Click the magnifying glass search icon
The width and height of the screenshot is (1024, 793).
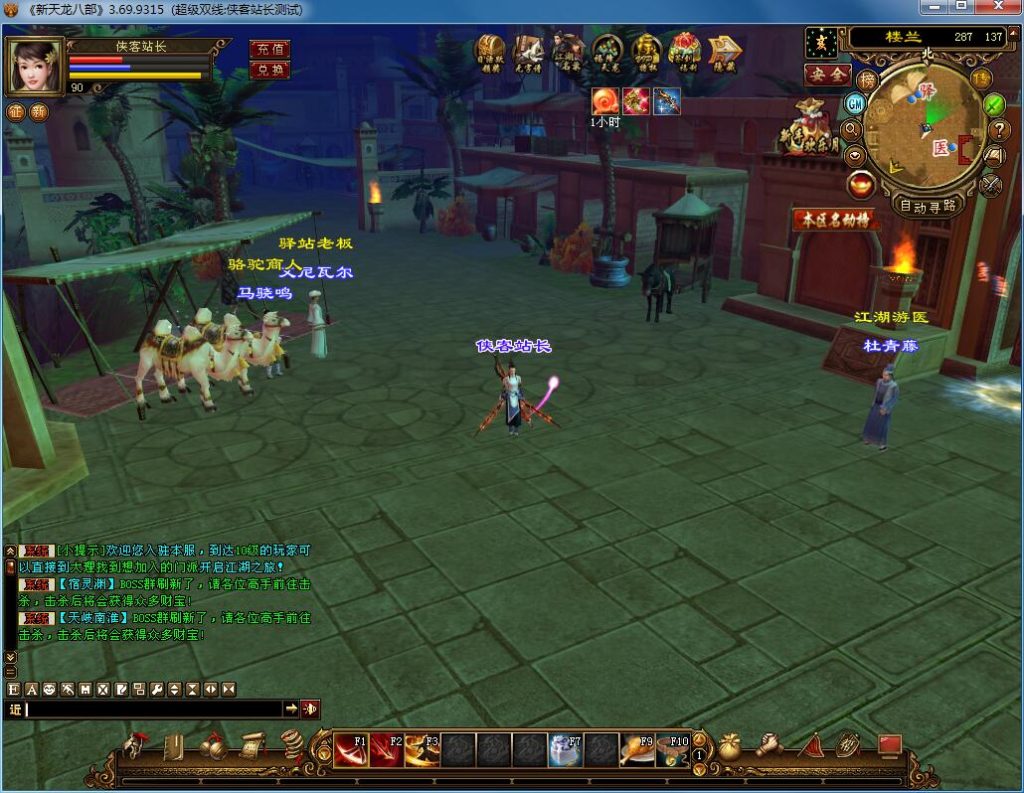click(852, 129)
